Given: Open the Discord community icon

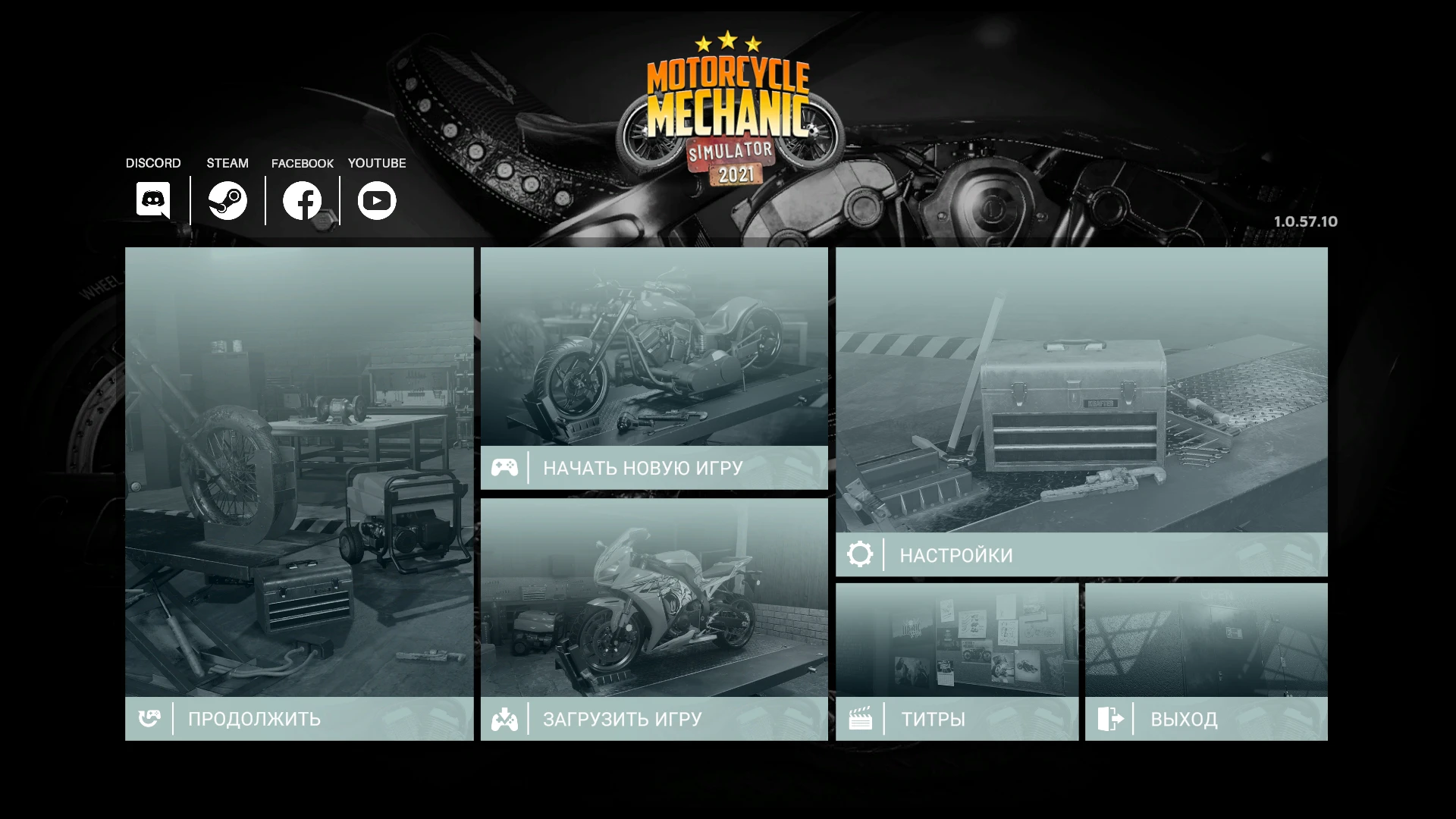Looking at the screenshot, I should point(152,200).
